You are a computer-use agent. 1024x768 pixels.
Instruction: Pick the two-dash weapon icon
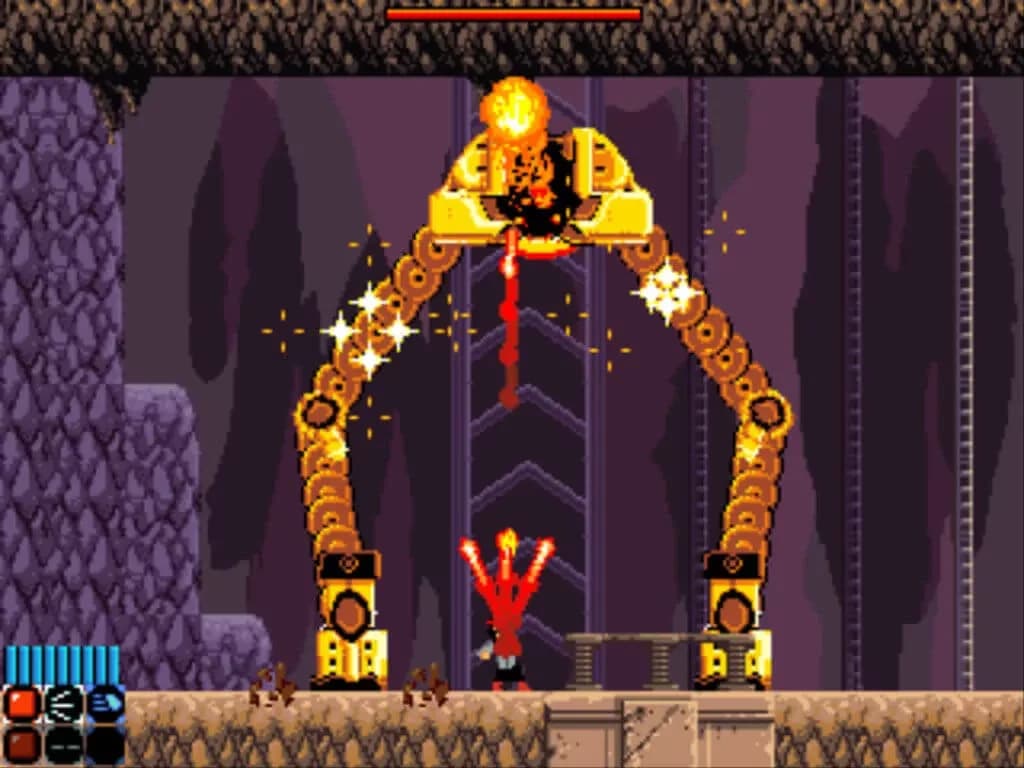coord(63,745)
